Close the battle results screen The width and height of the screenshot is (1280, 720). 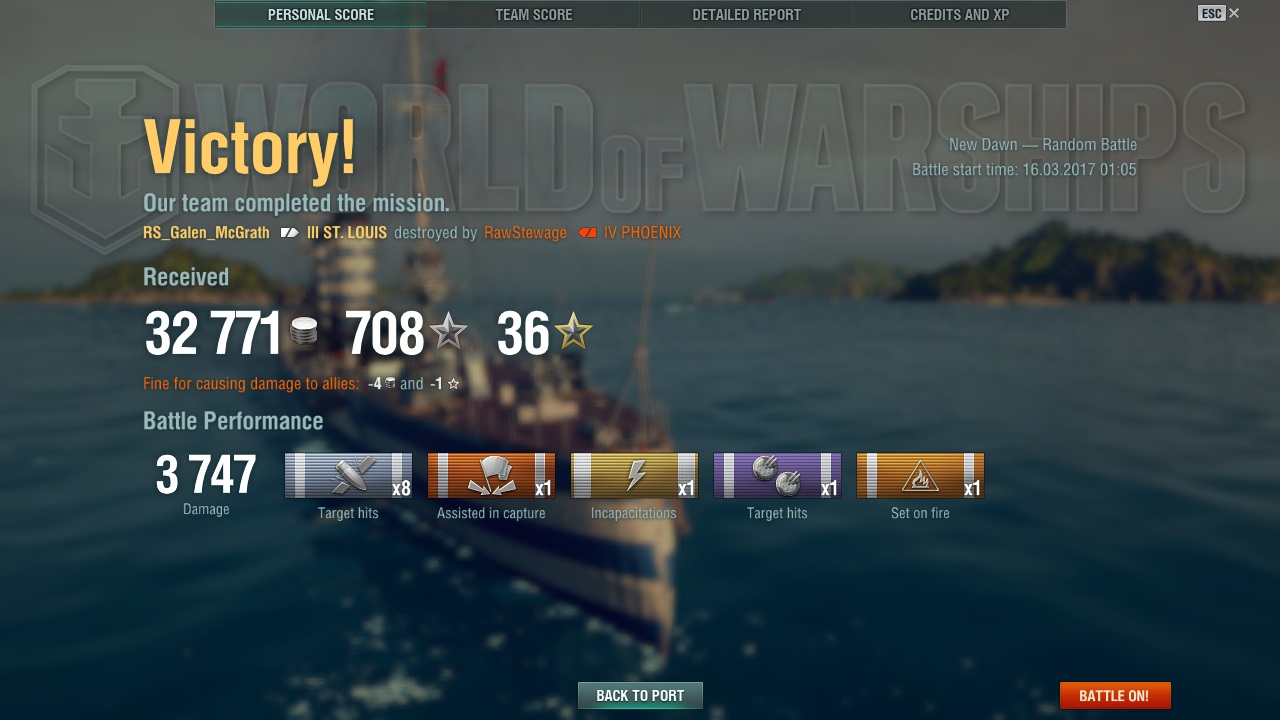point(1234,13)
